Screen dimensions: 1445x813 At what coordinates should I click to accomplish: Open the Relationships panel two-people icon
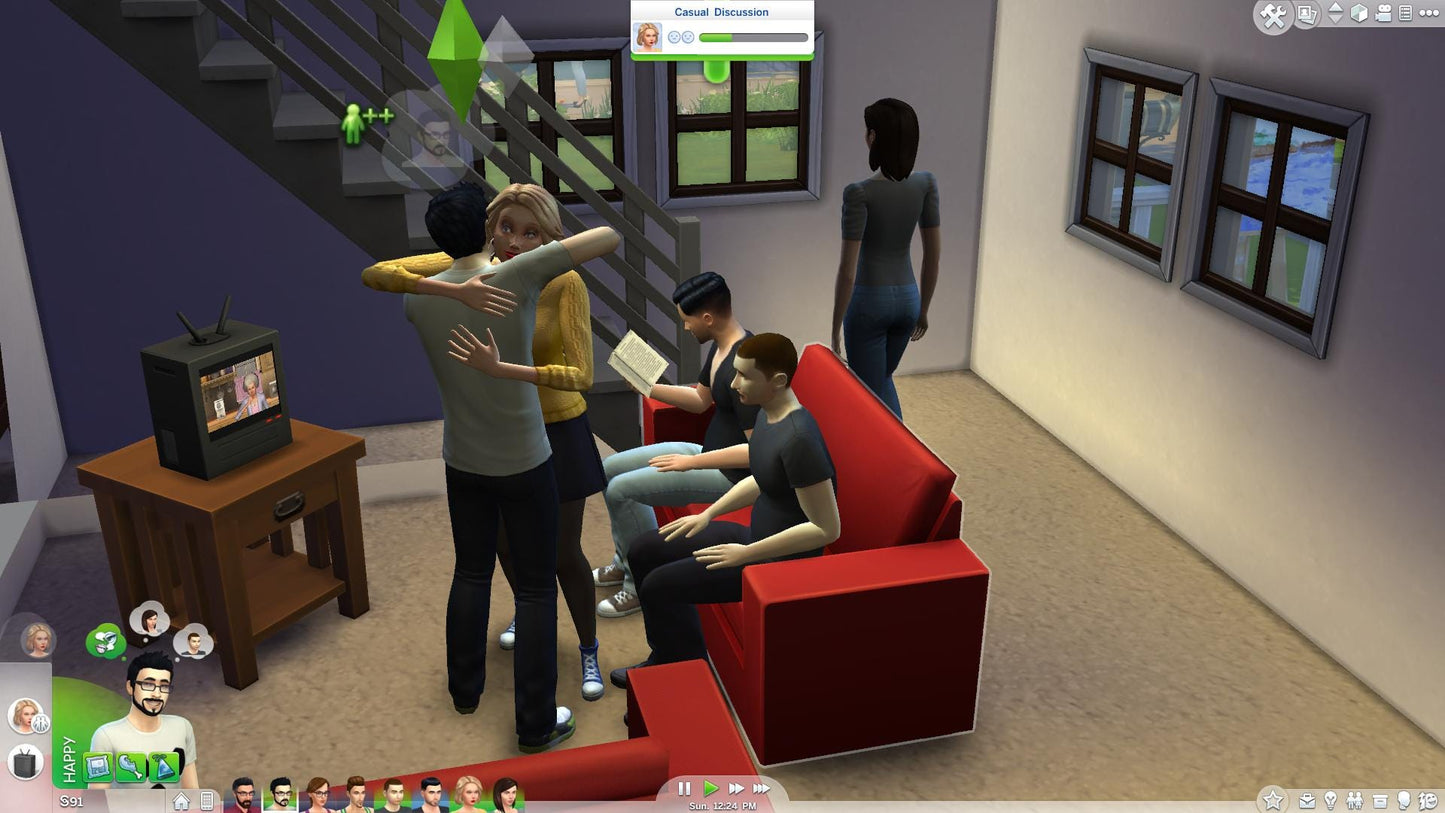(1355, 800)
